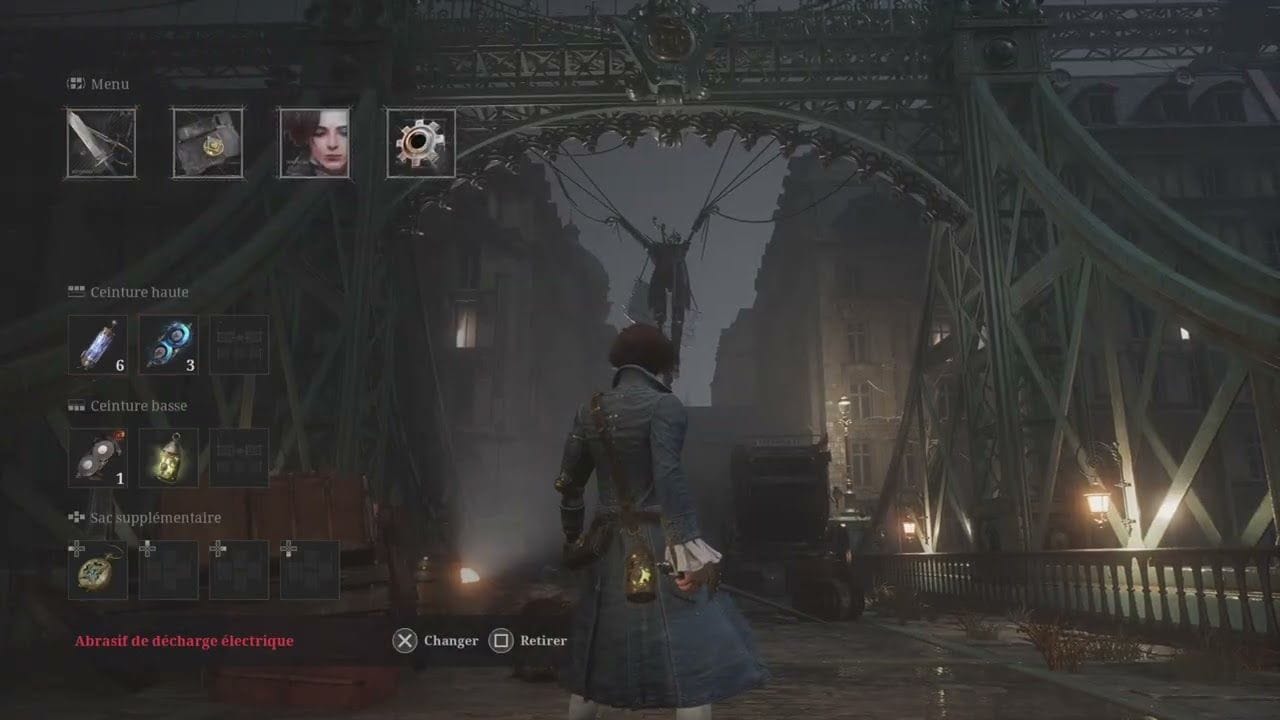Select the glowing yellow lantern slot
Image resolution: width=1280 pixels, height=720 pixels.
[168, 458]
